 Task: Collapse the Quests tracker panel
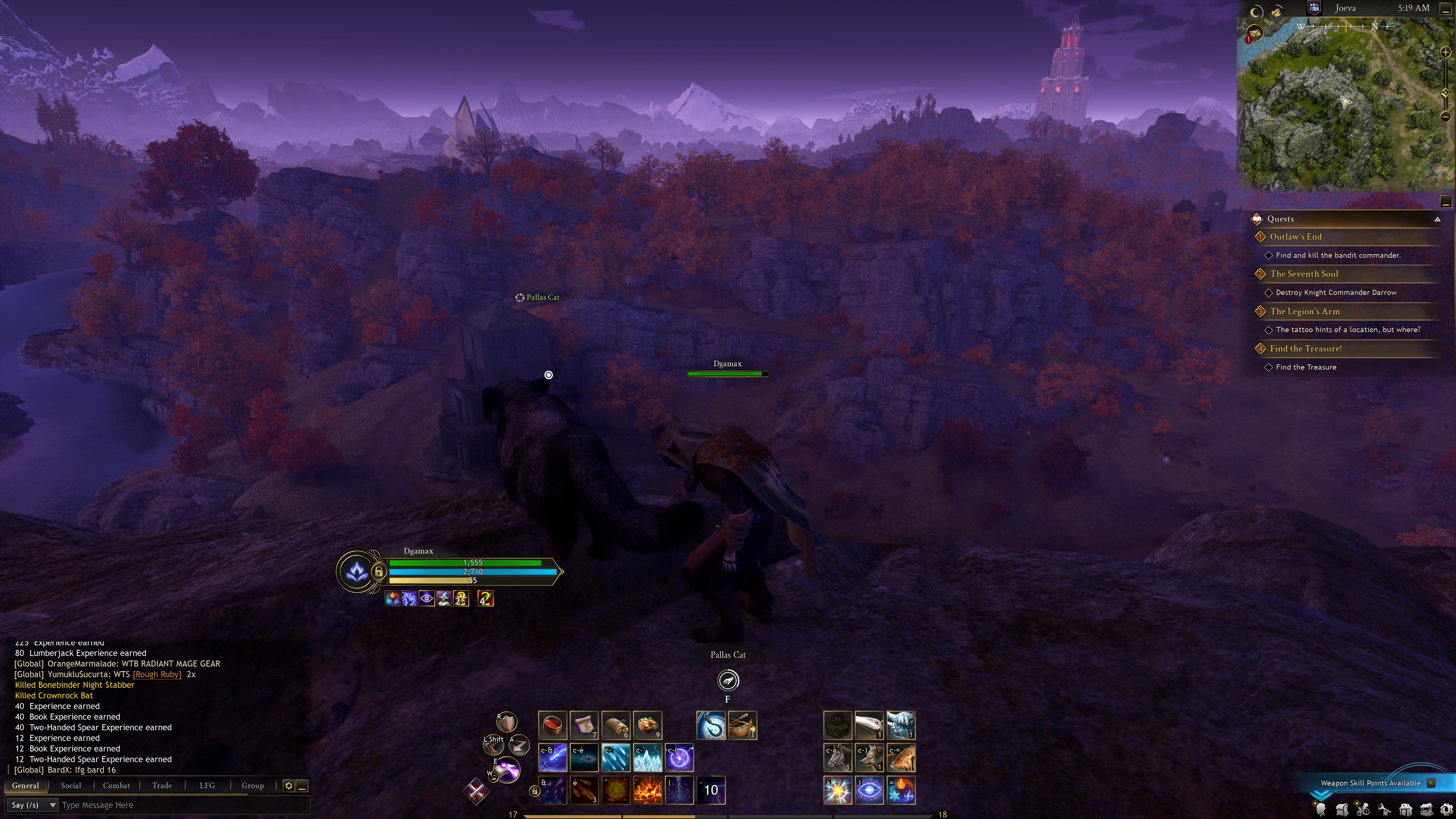(x=1437, y=219)
